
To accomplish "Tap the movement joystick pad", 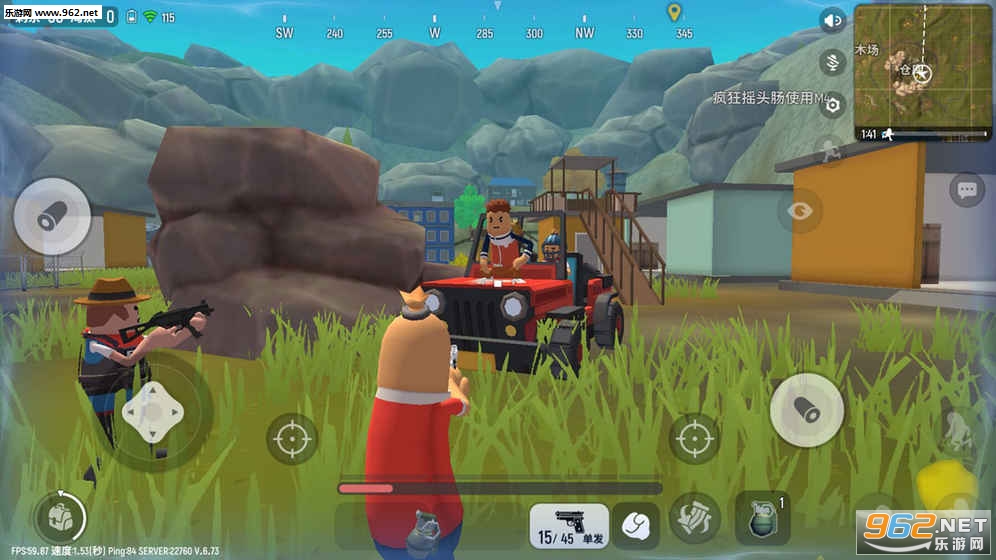I will pos(151,410).
